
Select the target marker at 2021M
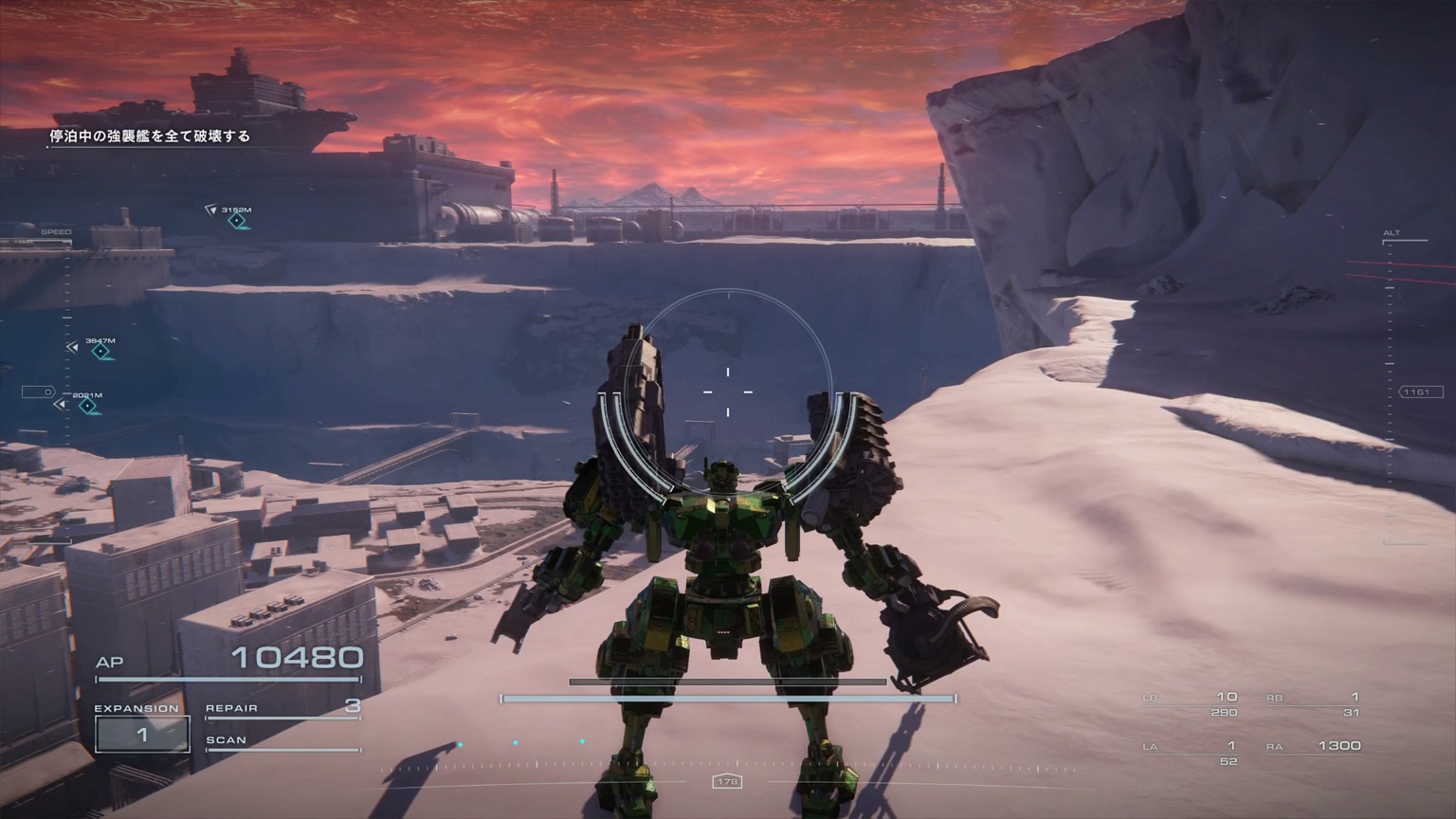(x=88, y=407)
